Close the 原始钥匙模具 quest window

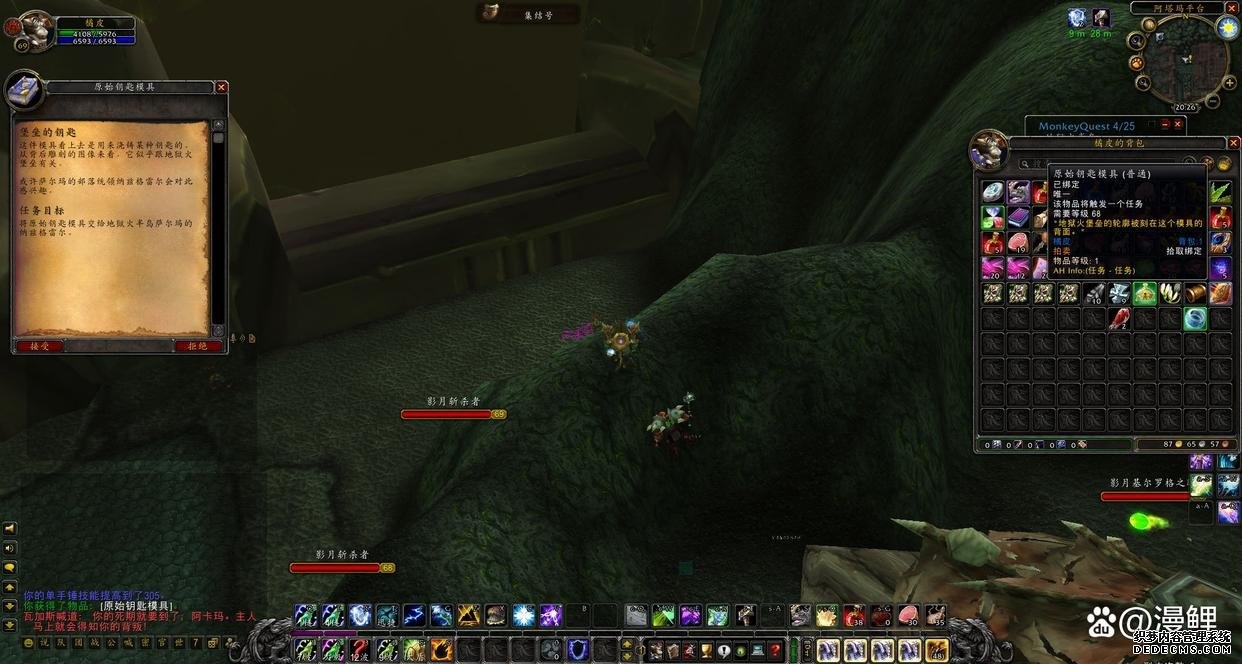[222, 87]
